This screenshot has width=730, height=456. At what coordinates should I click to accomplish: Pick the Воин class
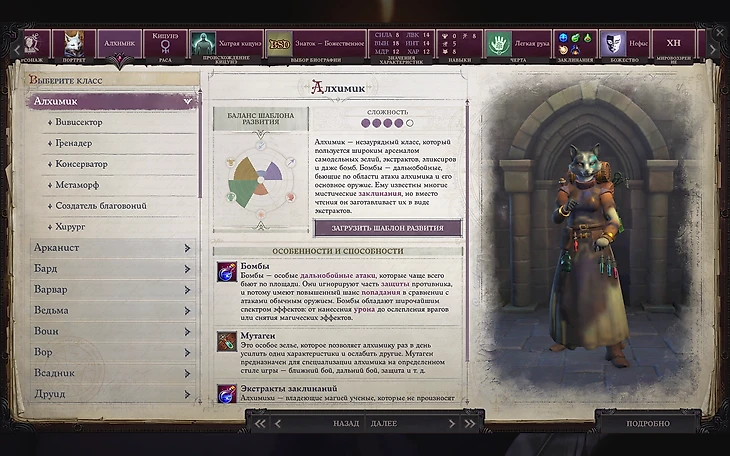(110, 331)
